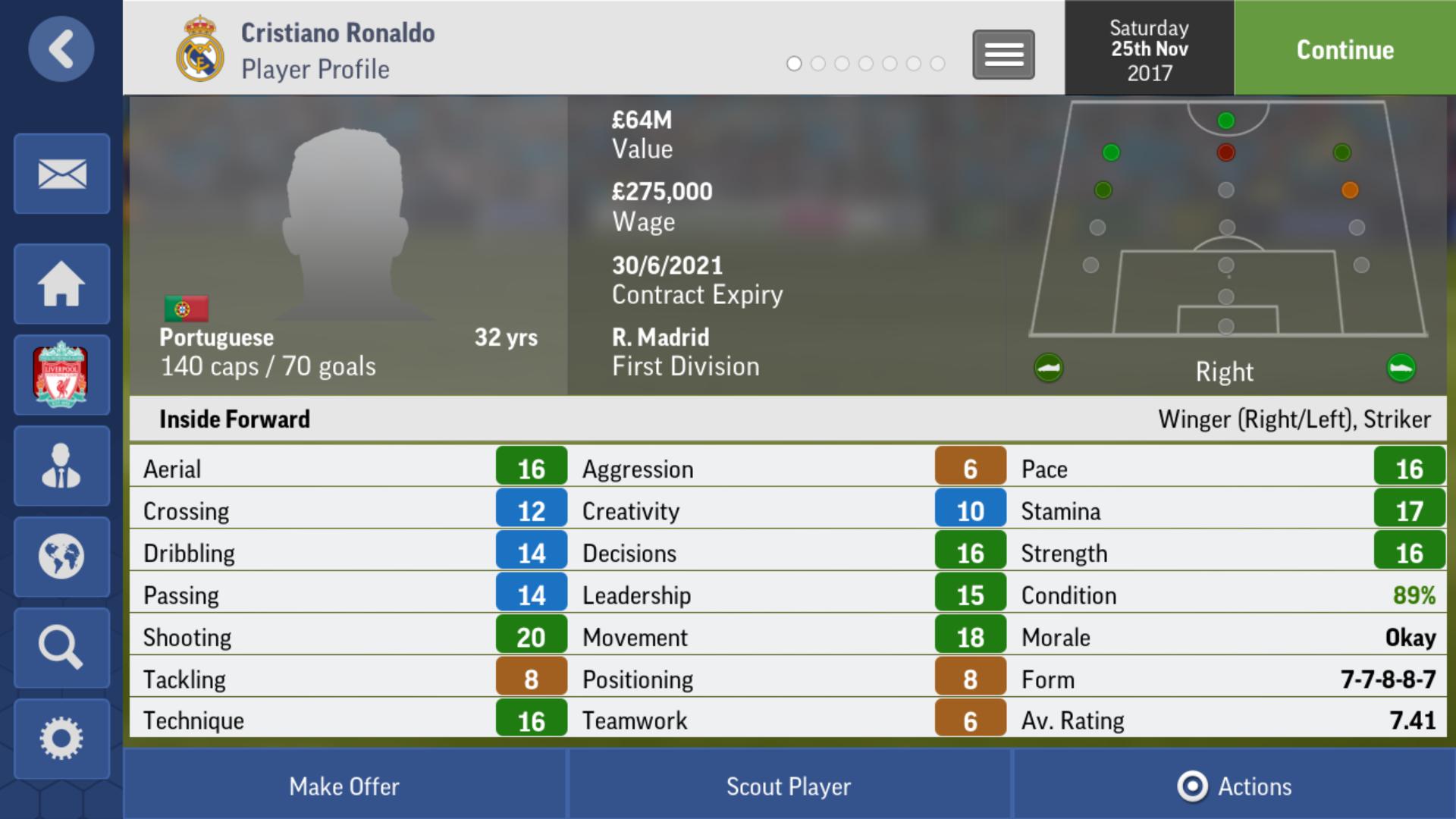Open settings via the gear icon

61,739
